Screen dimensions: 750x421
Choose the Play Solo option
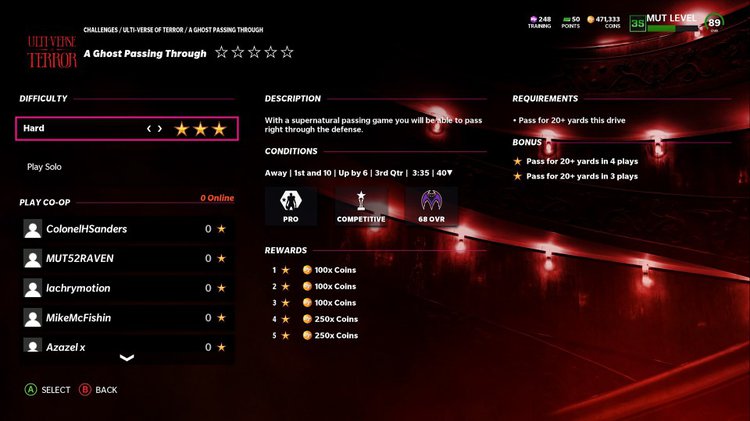point(44,167)
